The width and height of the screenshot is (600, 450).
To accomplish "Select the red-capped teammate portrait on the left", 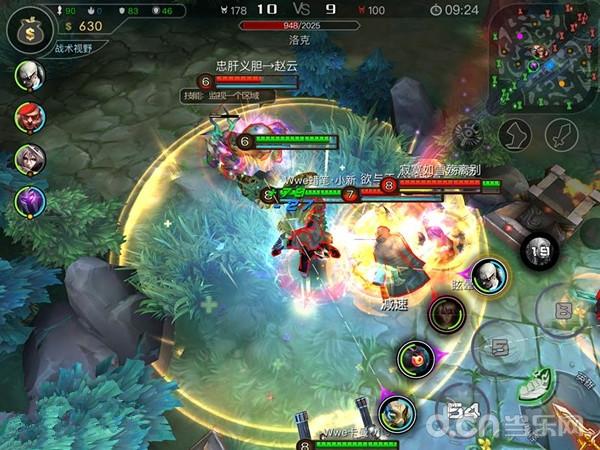I will tap(29, 116).
